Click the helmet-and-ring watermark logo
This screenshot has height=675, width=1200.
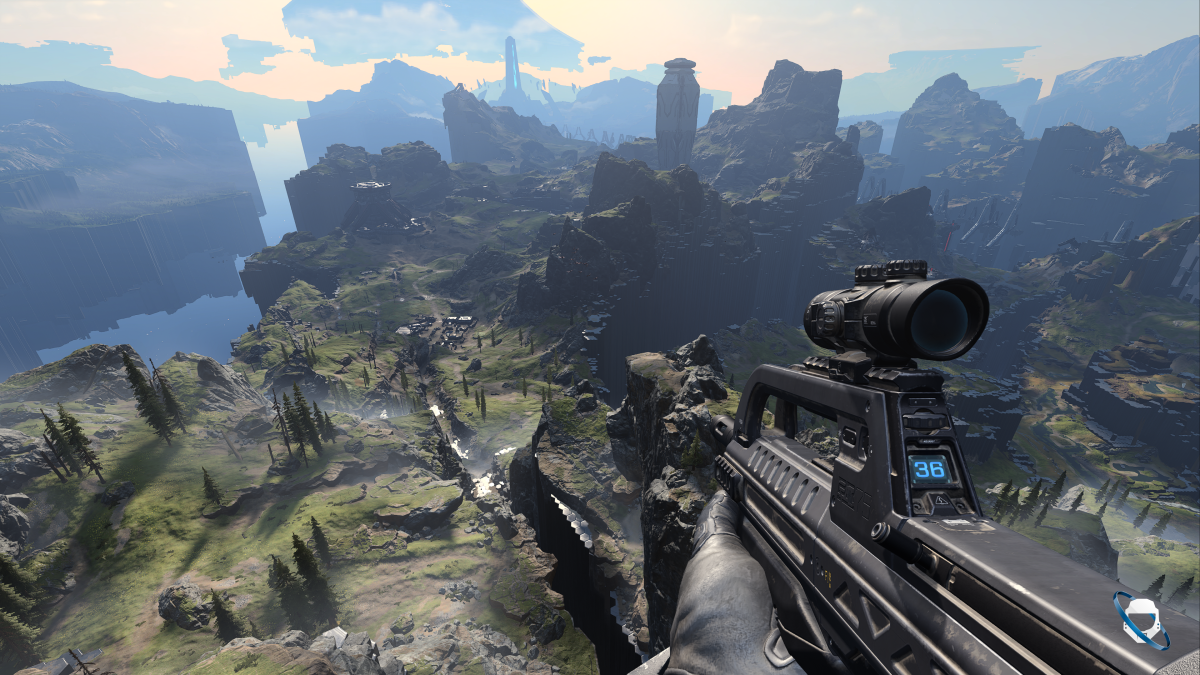pos(1141,619)
